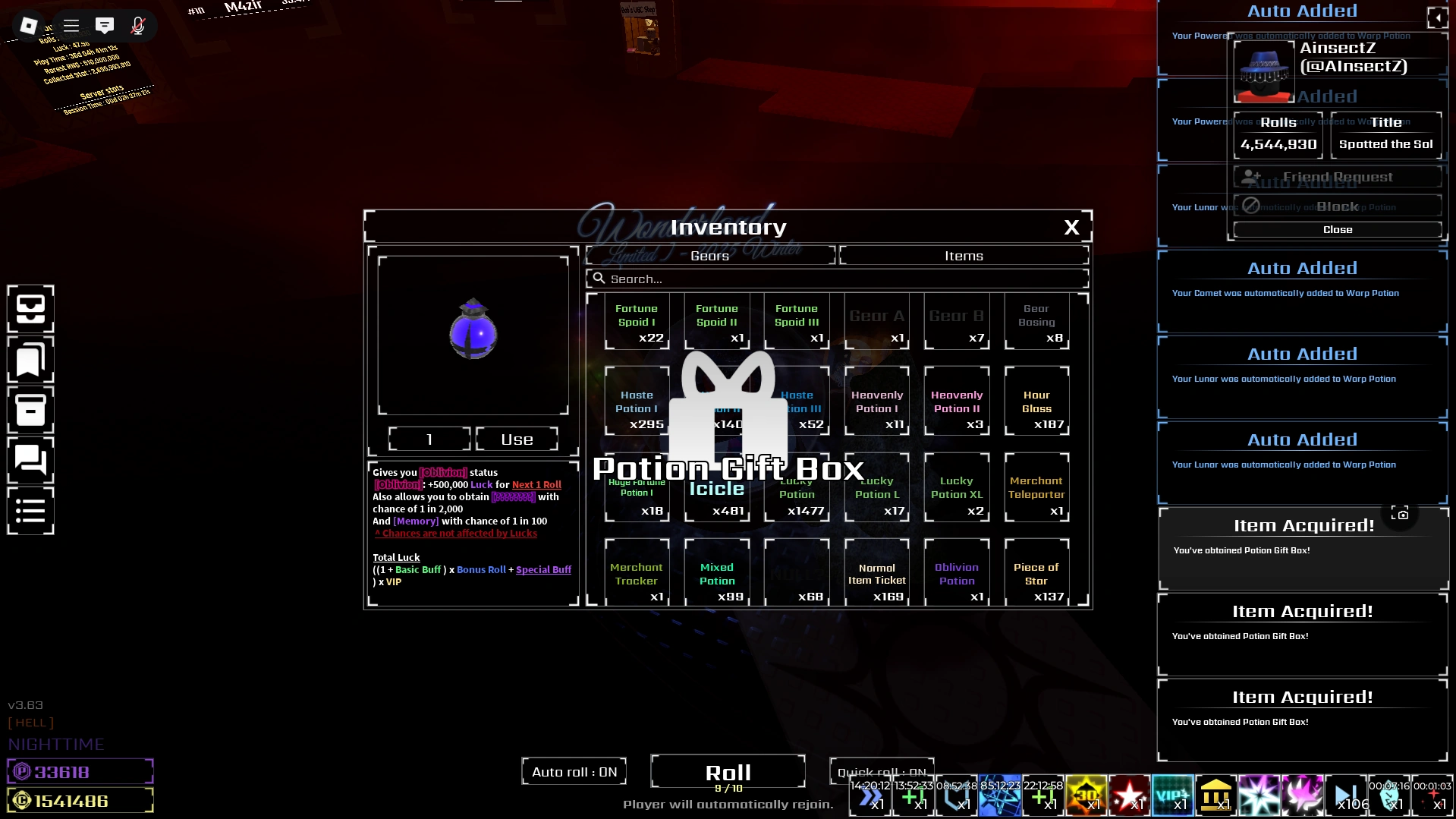1456x819 pixels.
Task: Open the bookmark index panel on left sidebar
Action: click(x=30, y=359)
